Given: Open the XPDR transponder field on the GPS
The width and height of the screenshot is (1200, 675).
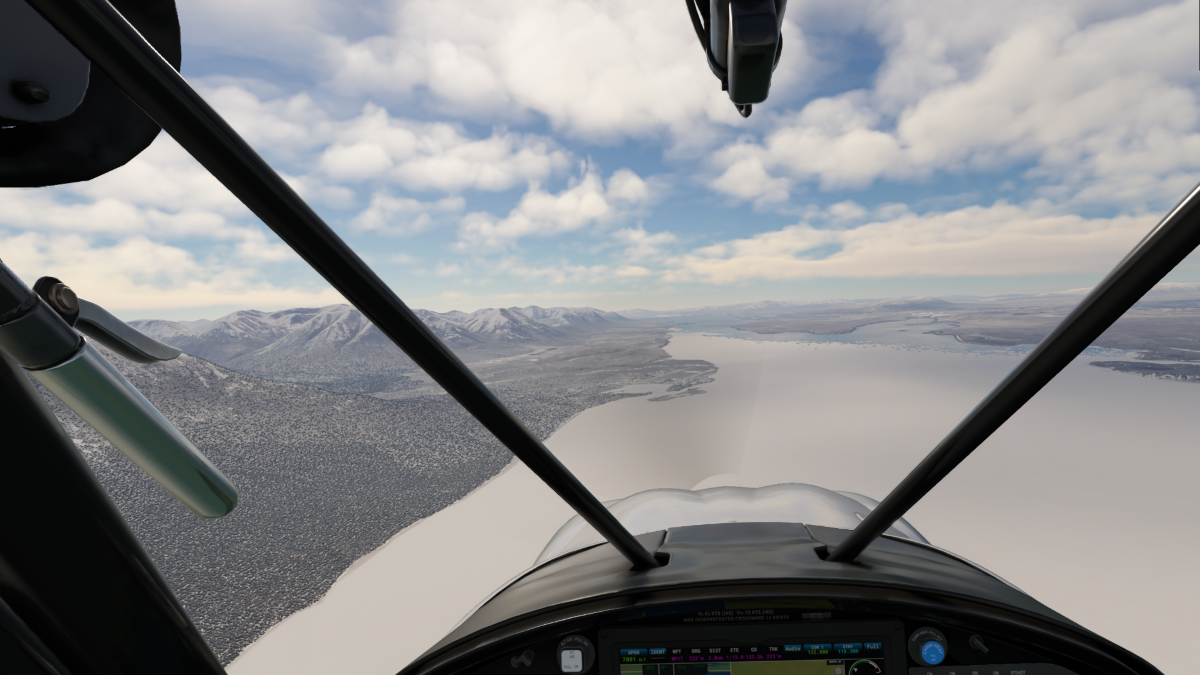Looking at the screenshot, I should [633, 651].
